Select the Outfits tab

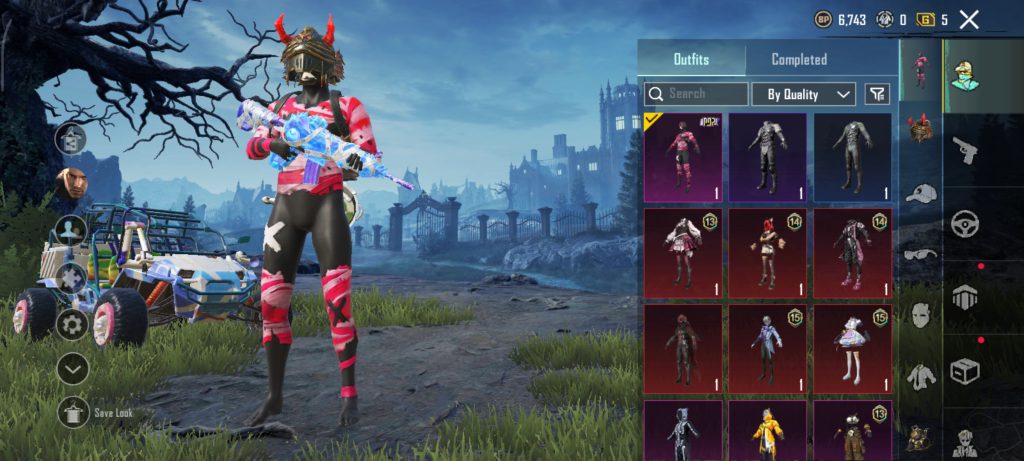(691, 60)
